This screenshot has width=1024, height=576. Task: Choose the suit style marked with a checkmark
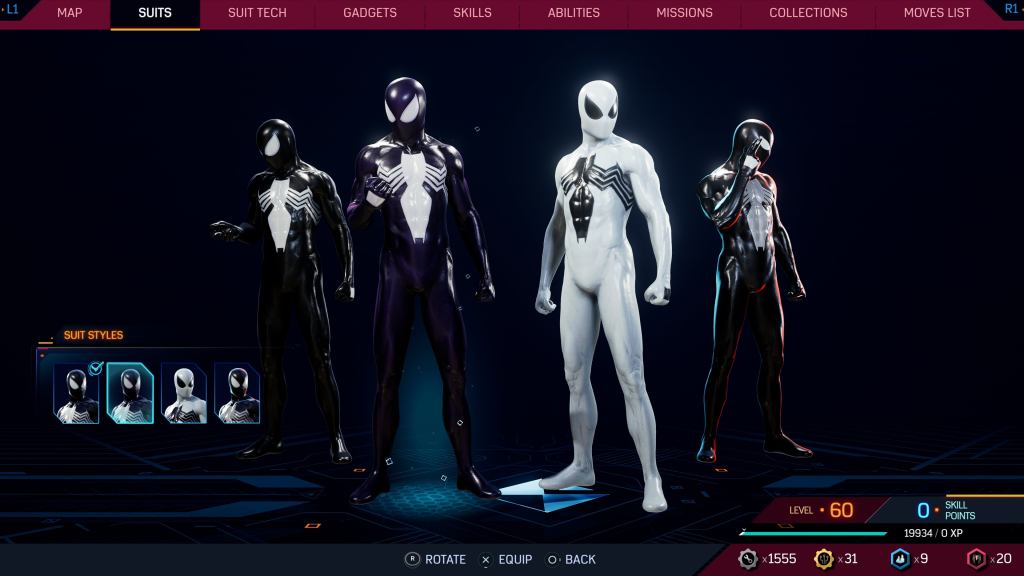tap(77, 393)
